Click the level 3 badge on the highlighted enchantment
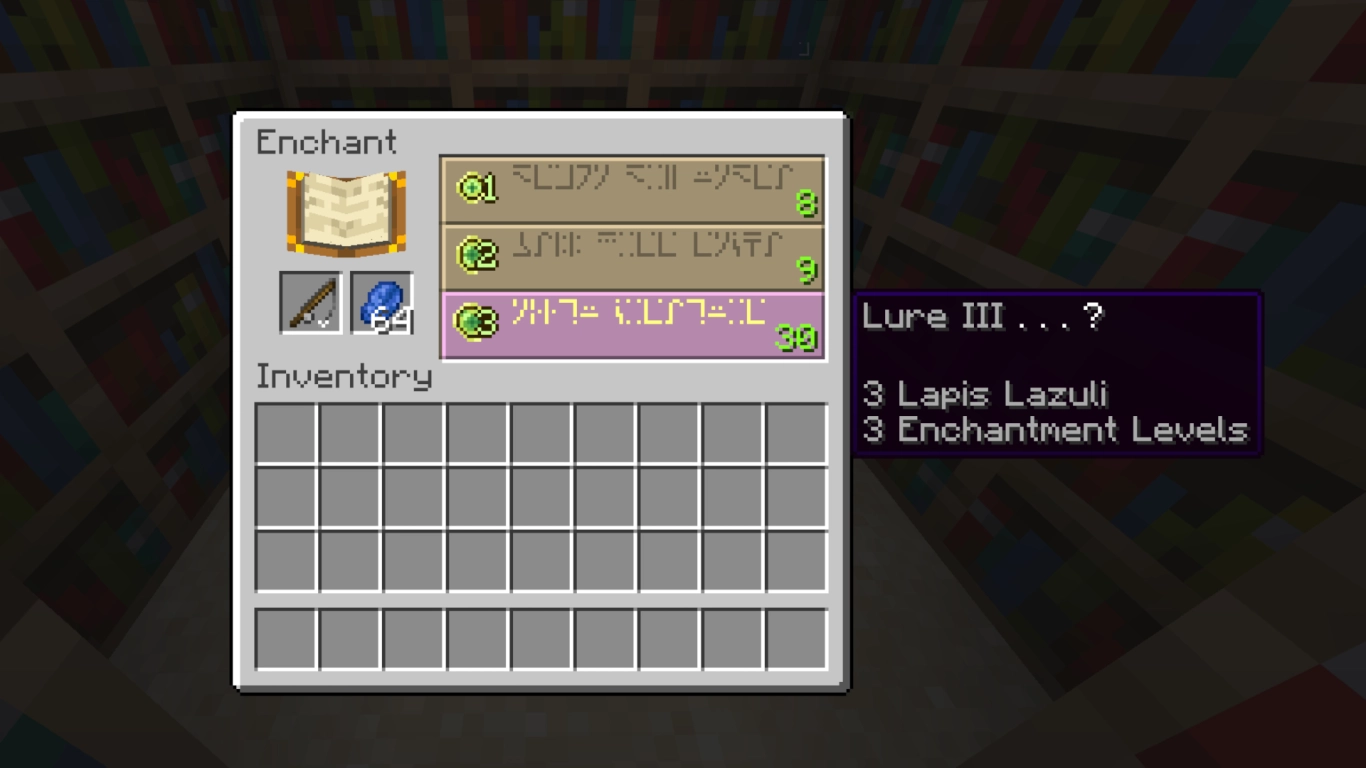The height and width of the screenshot is (768, 1366). pyautogui.click(x=478, y=322)
